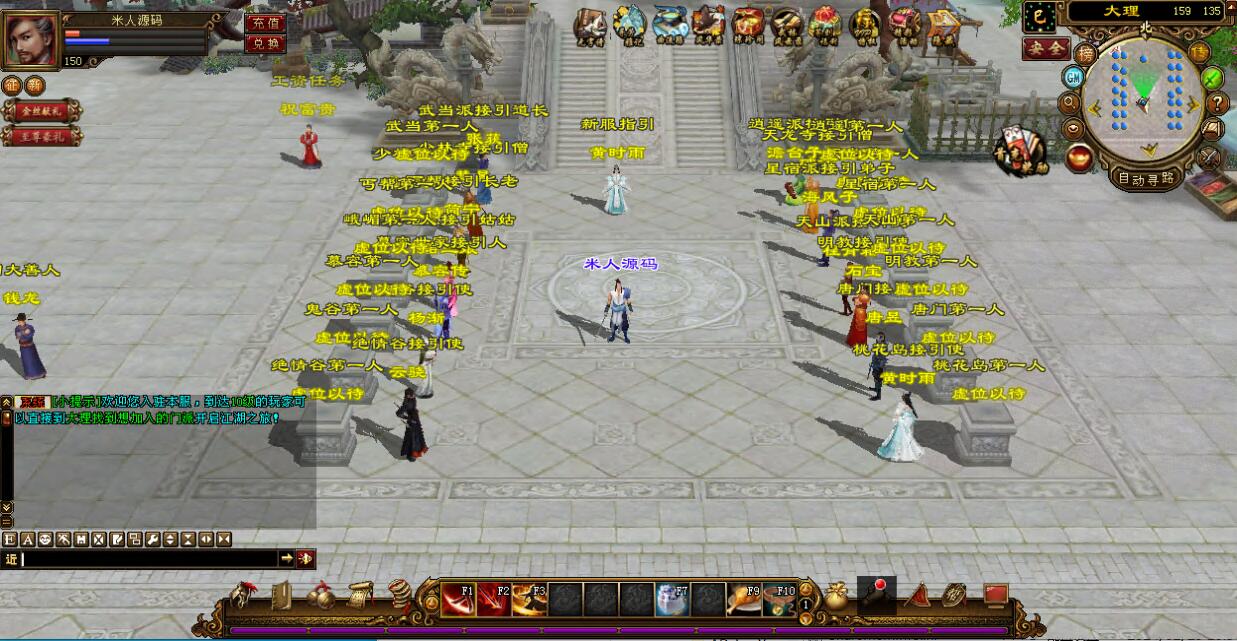The image size is (1237, 641).
Task: Open the money pouch bag icon
Action: coord(836,597)
